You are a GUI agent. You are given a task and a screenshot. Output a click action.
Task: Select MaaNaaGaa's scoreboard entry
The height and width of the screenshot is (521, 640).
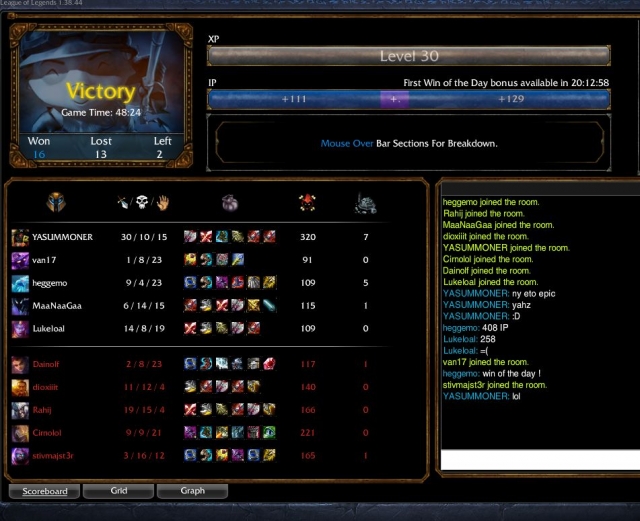tap(57, 306)
